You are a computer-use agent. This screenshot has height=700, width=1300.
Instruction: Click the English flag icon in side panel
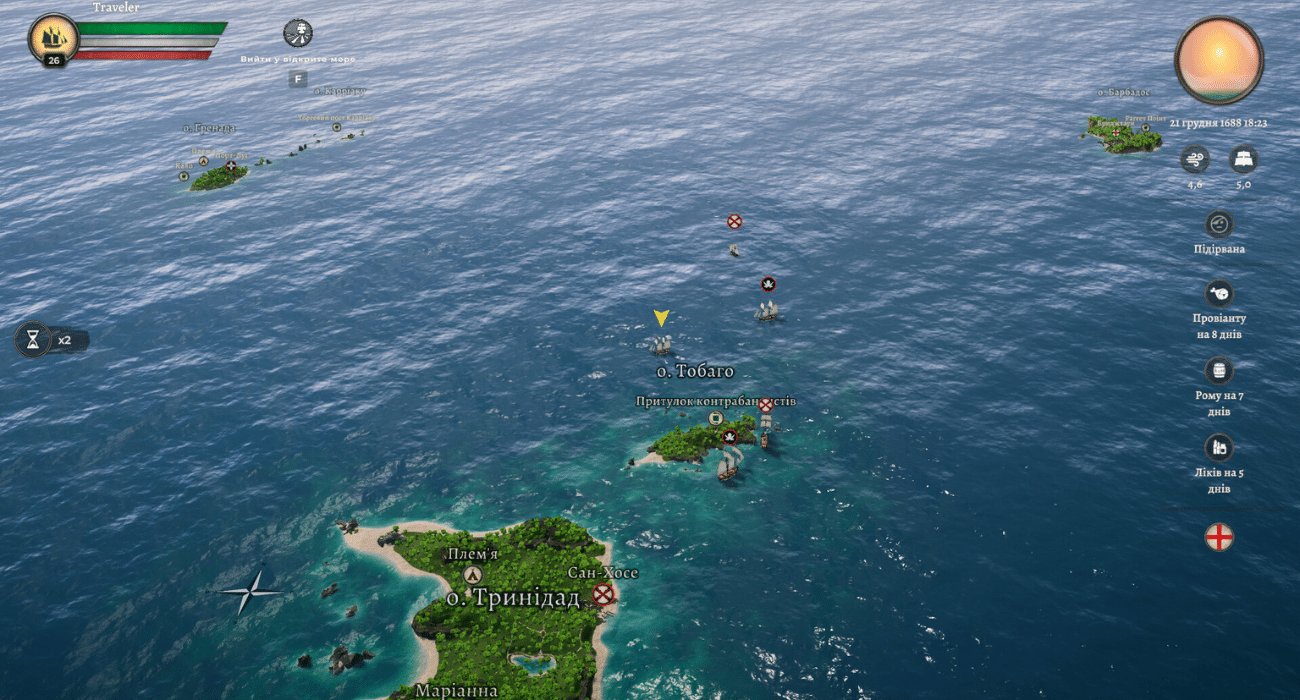pos(1218,537)
